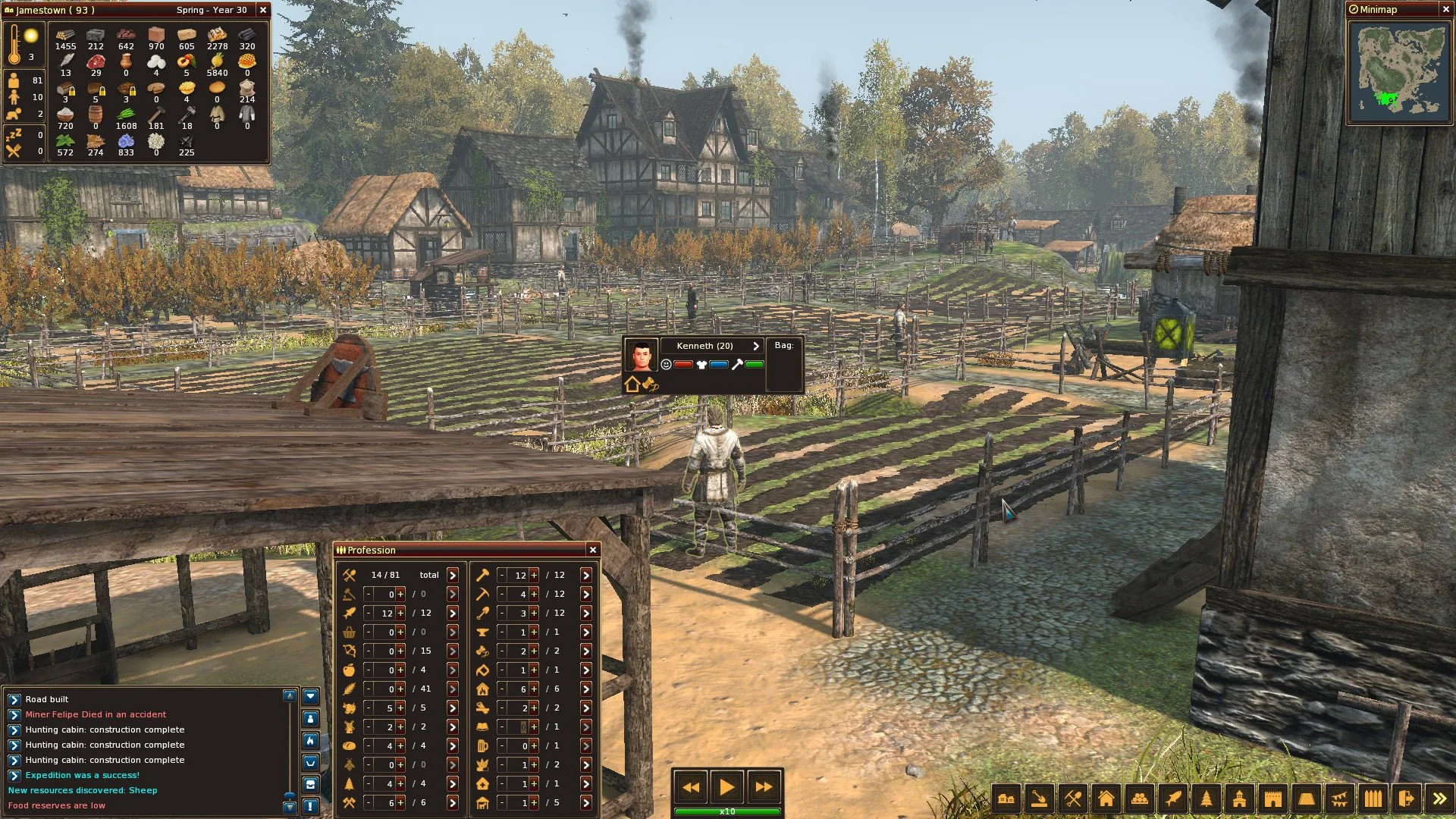Open the road construction tool
Screen dimensions: 1456x819
coord(1040,798)
